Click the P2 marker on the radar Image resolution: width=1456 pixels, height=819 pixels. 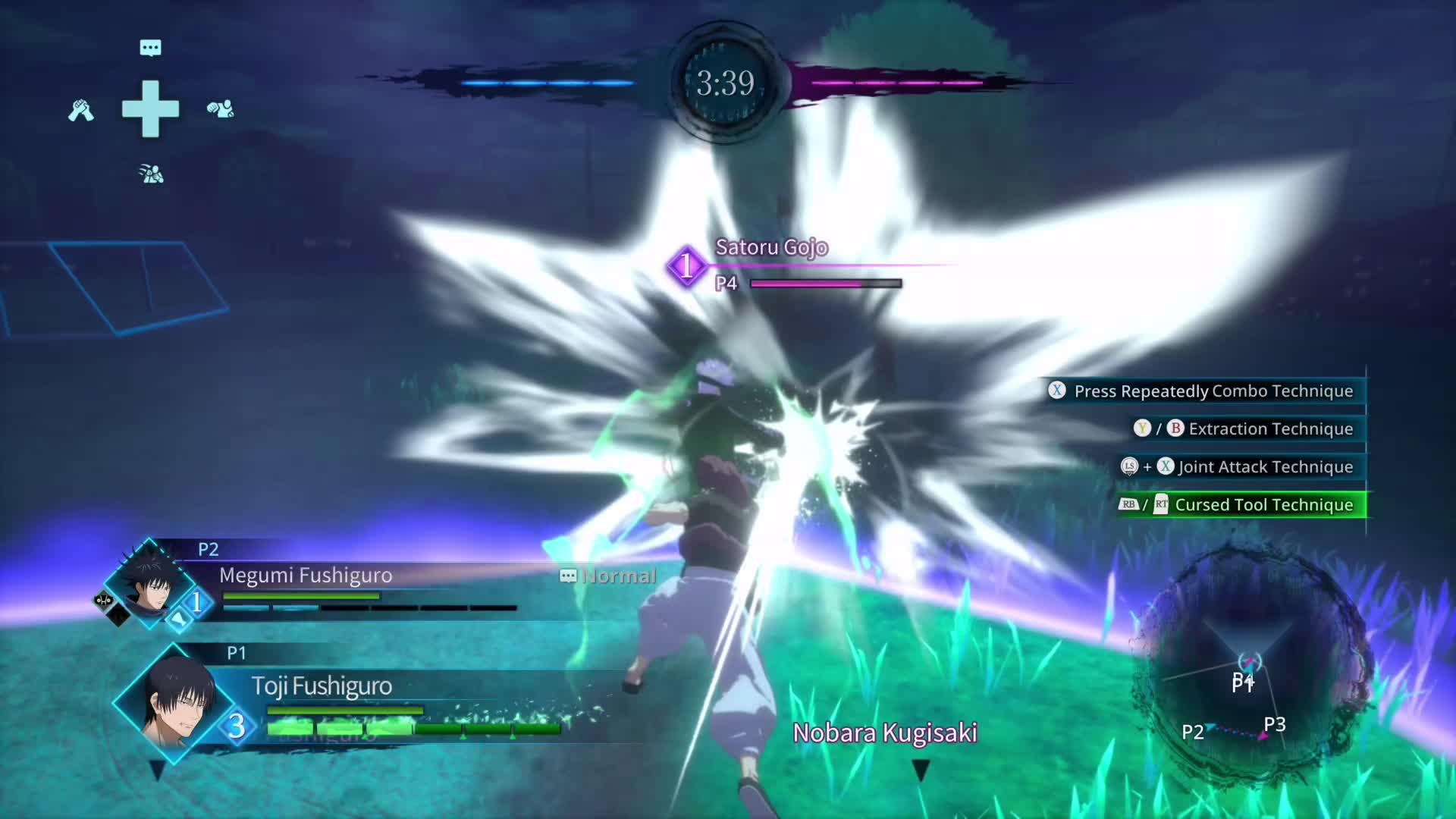pos(1192,733)
